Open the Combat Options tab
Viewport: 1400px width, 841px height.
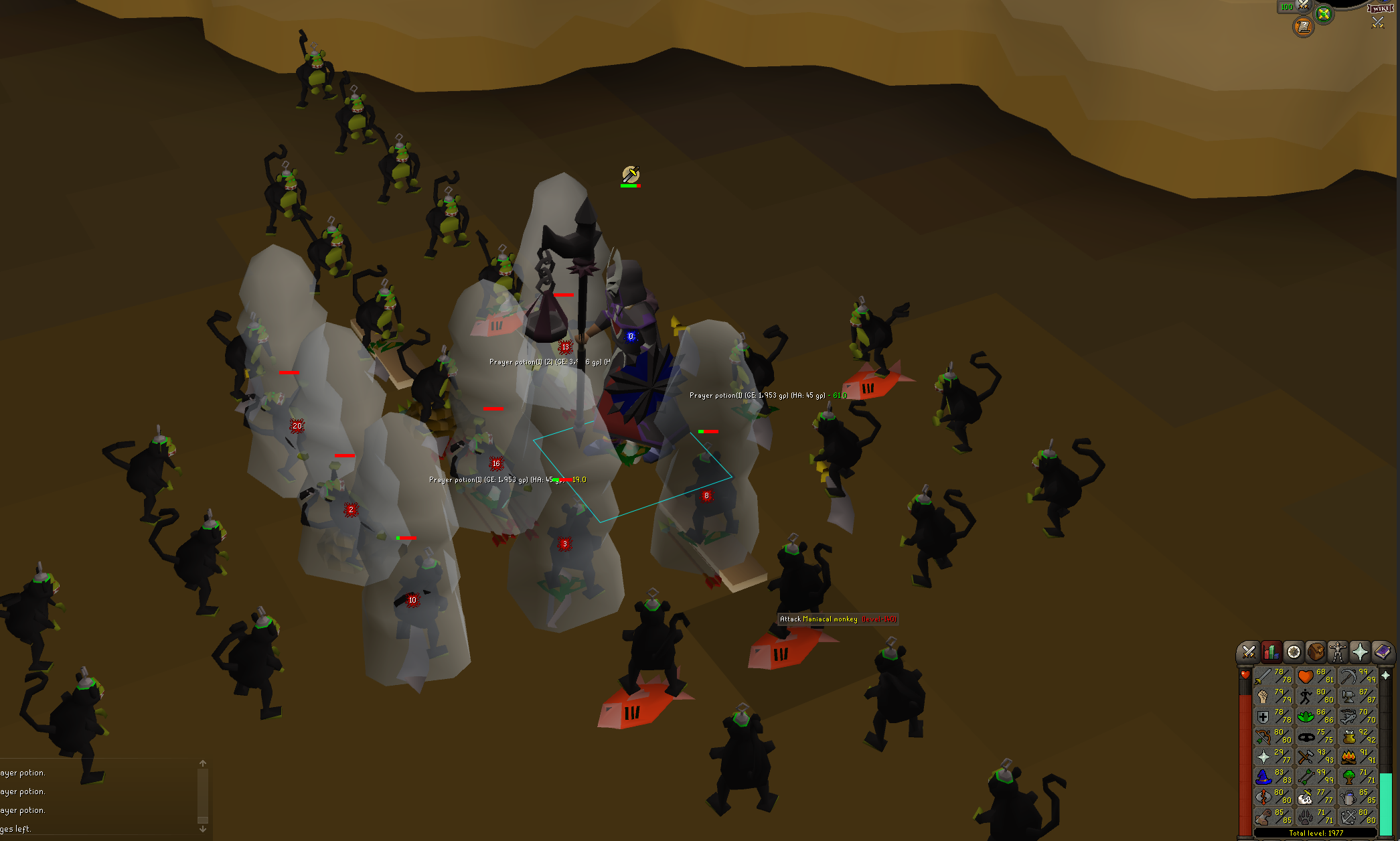1249,652
